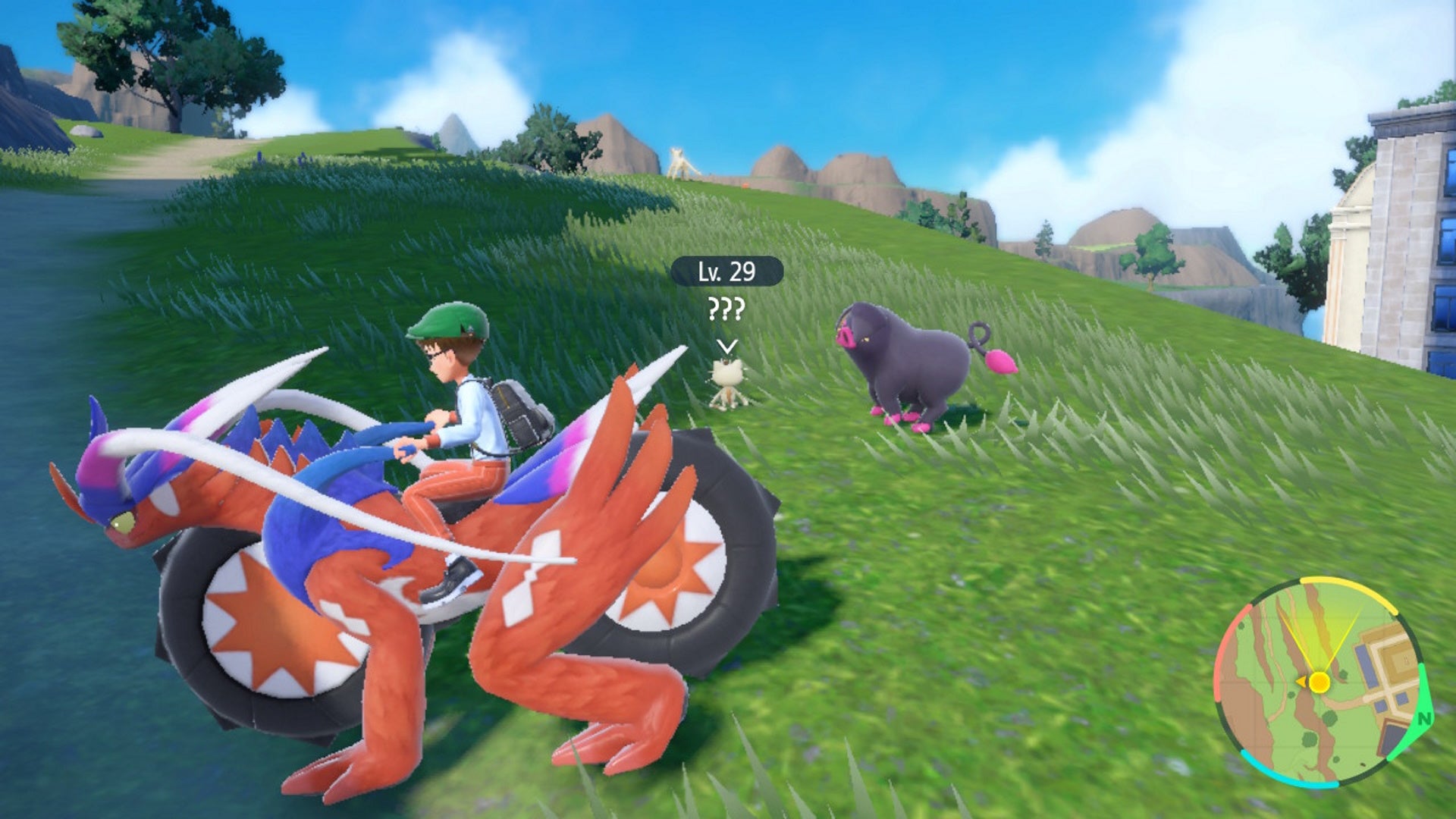Click the player position marker on the minimap

[1319, 682]
